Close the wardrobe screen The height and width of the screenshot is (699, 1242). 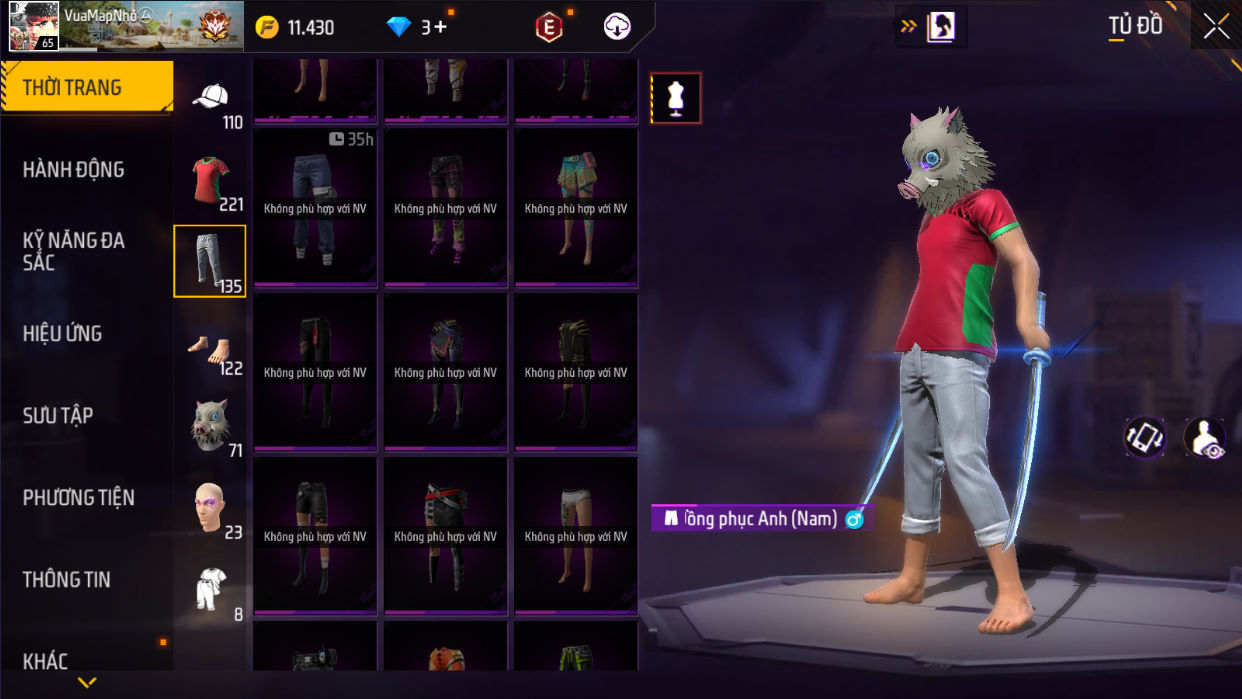pyautogui.click(x=1216, y=27)
